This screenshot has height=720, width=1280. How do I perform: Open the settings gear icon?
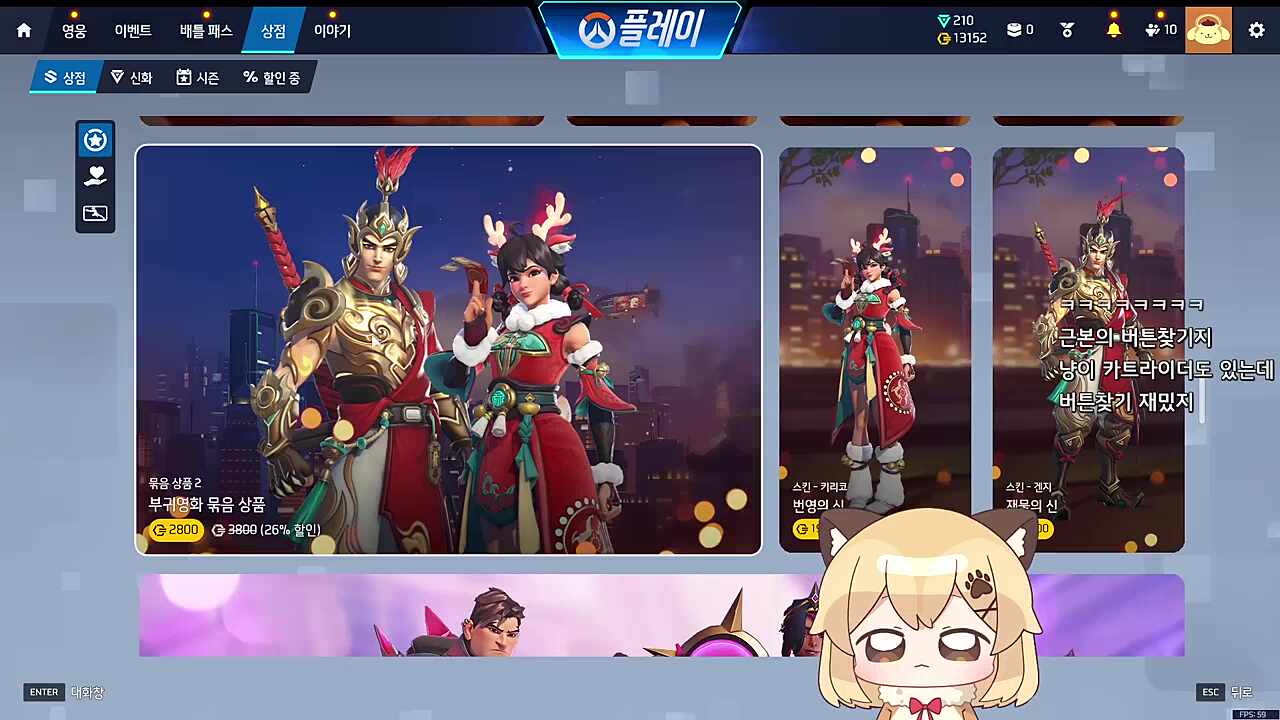(1256, 30)
